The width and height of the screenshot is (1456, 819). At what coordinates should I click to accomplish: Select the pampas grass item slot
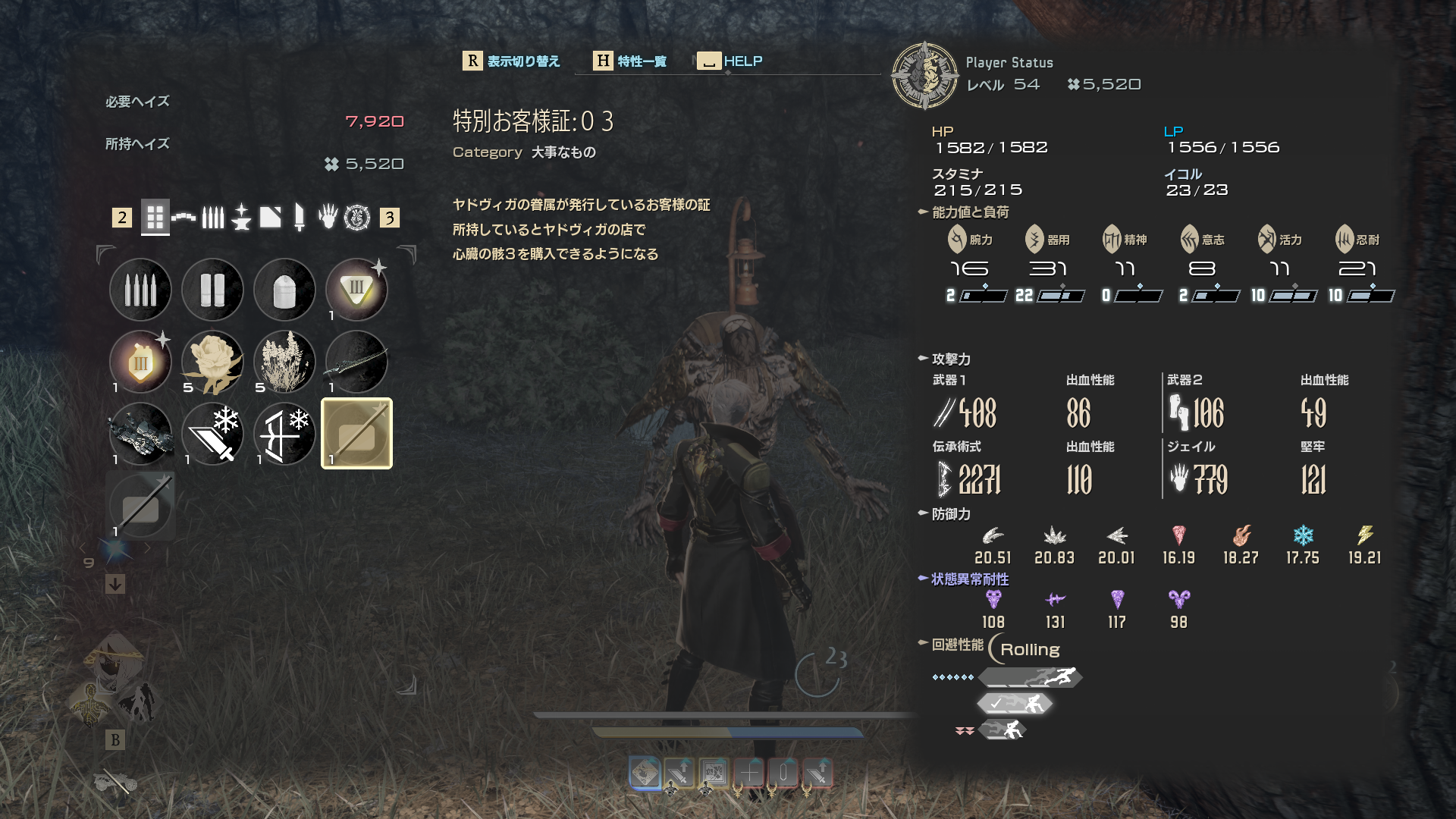(x=284, y=362)
